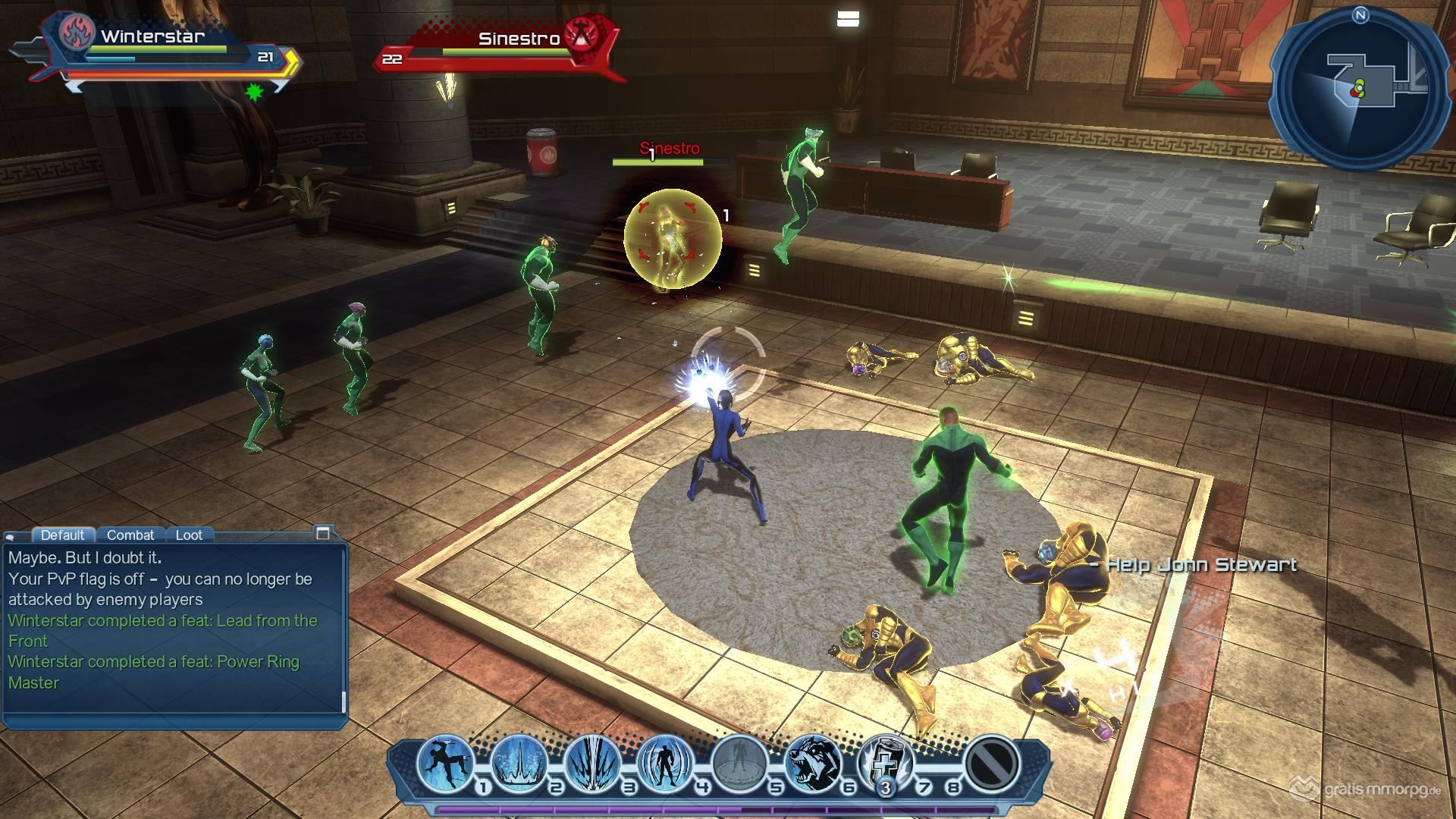Use the ice crown spike ability
Image resolution: width=1456 pixels, height=819 pixels.
coord(519,763)
